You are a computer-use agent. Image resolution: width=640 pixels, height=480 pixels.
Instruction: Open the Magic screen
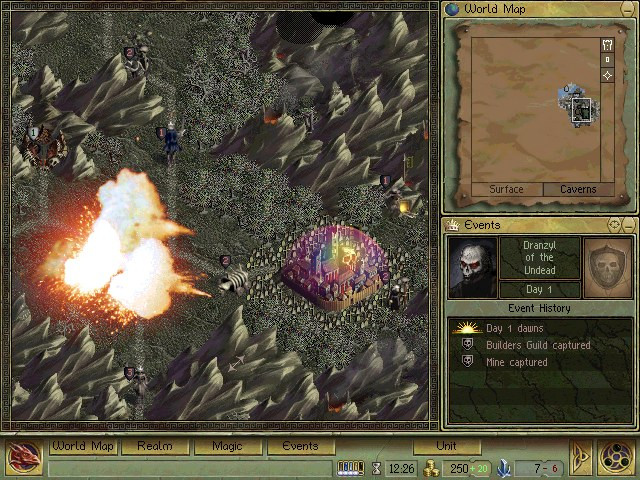pyautogui.click(x=228, y=447)
